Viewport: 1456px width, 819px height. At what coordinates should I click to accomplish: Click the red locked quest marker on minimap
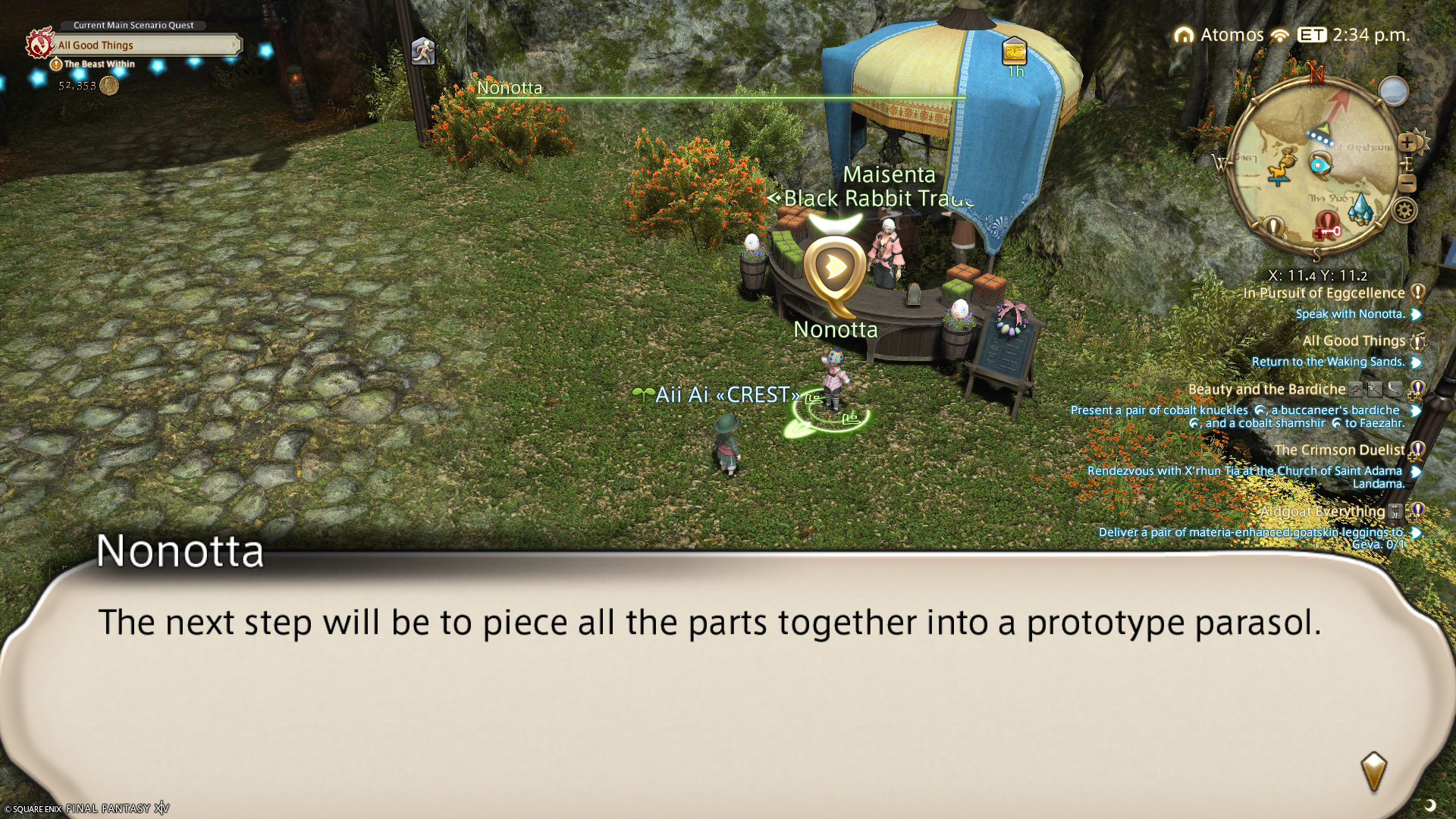pos(1328,224)
